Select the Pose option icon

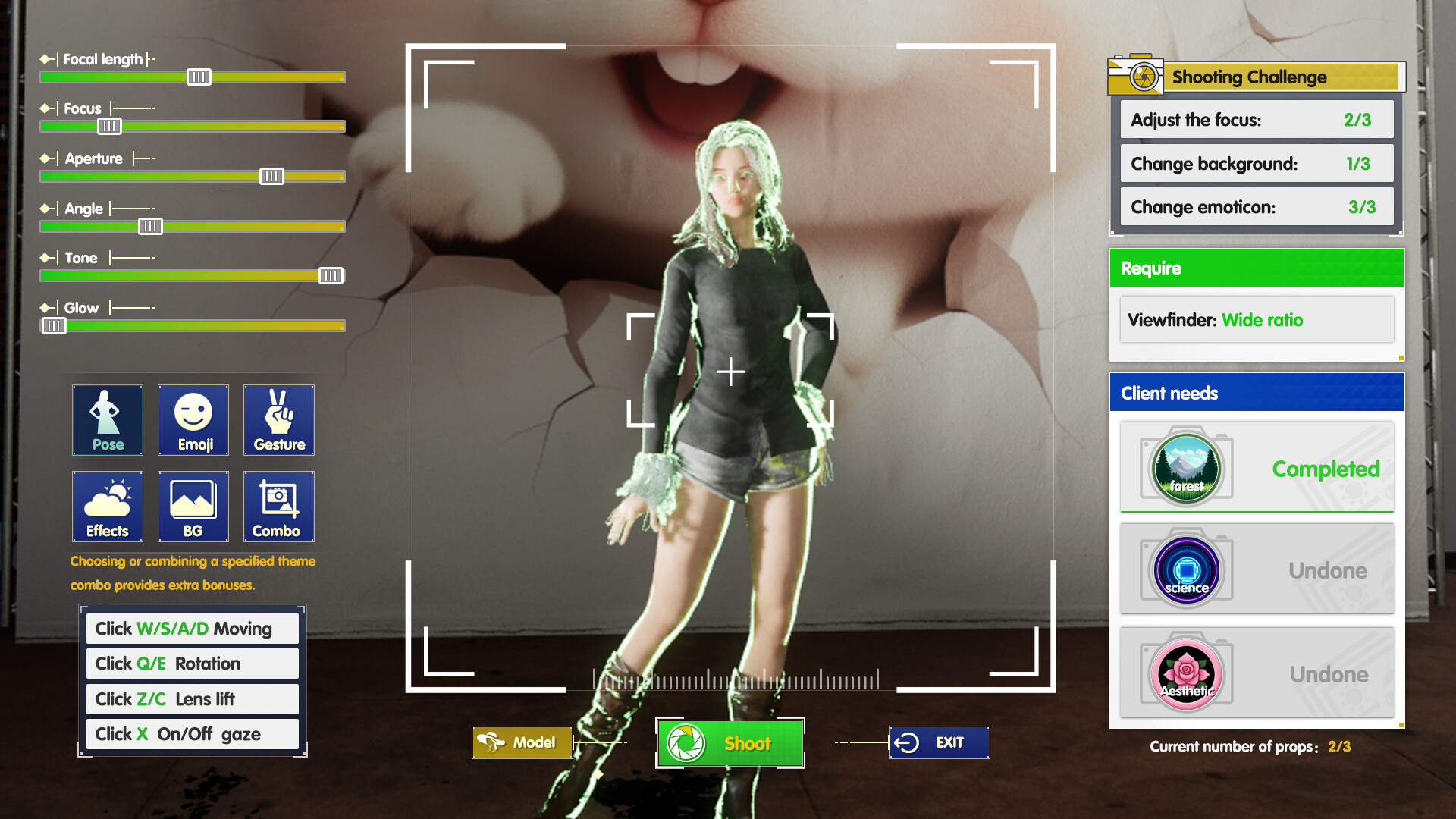[x=107, y=420]
